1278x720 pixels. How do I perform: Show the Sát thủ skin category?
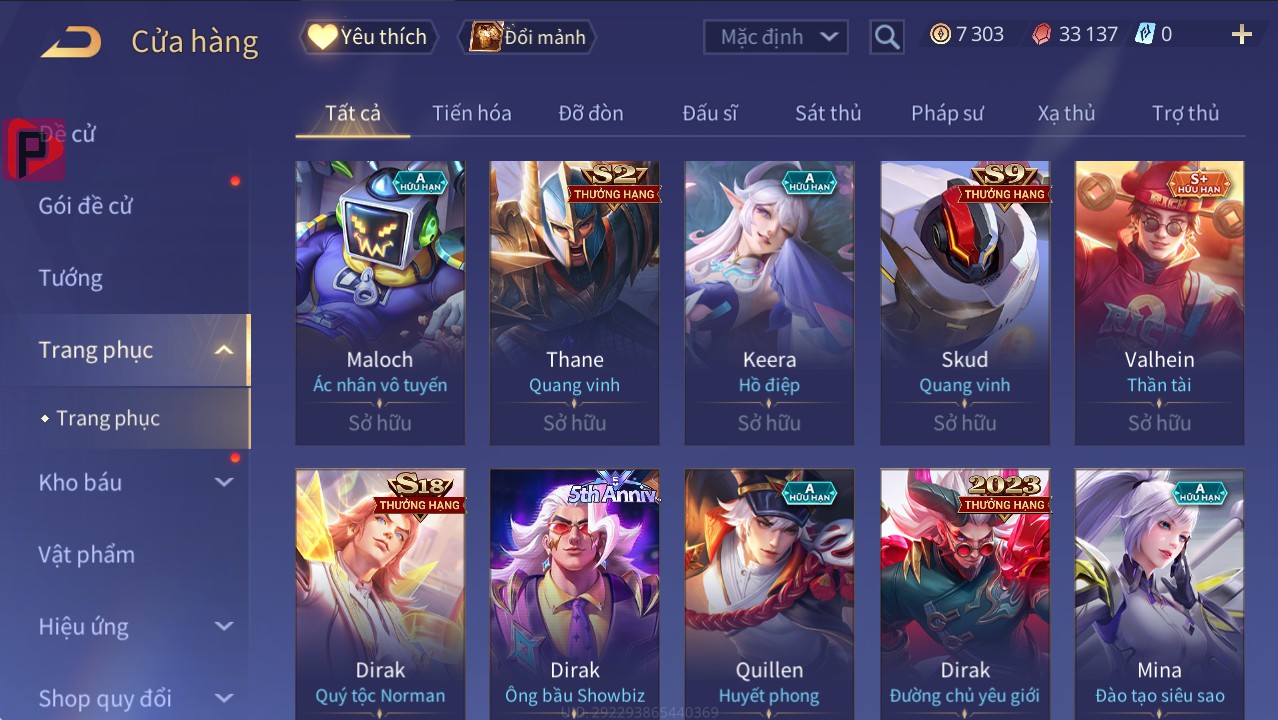point(827,113)
